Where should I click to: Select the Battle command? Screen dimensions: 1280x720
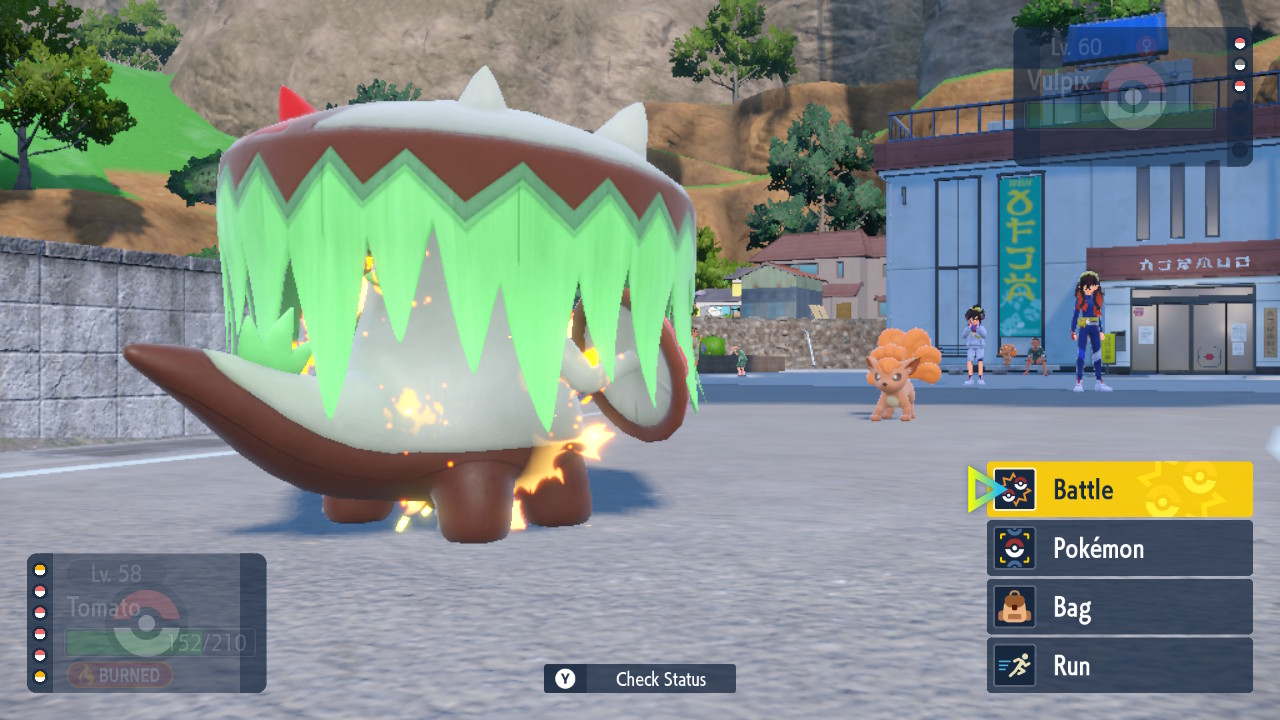point(1119,490)
